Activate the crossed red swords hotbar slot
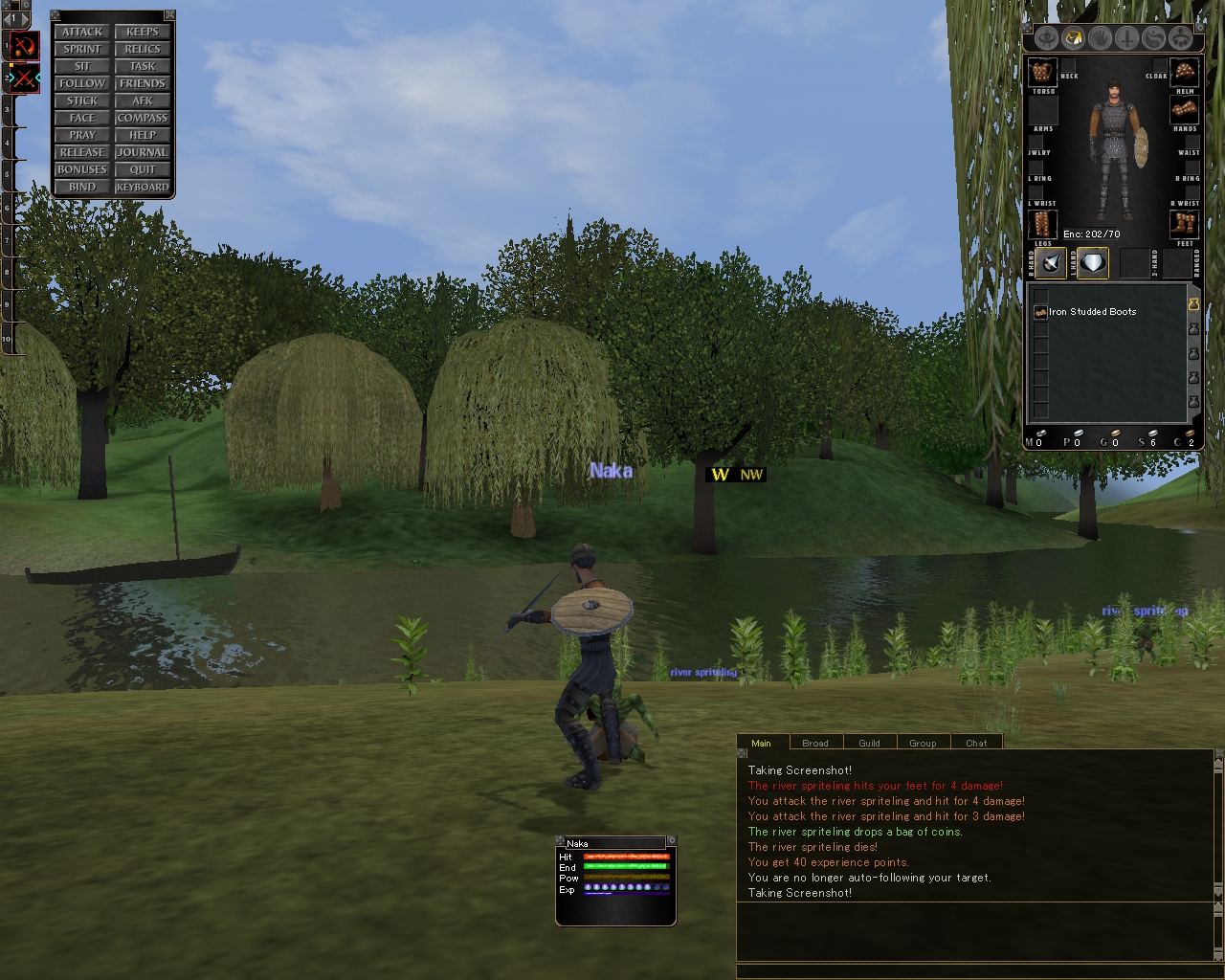Screen dimensions: 1225x980 (24, 78)
